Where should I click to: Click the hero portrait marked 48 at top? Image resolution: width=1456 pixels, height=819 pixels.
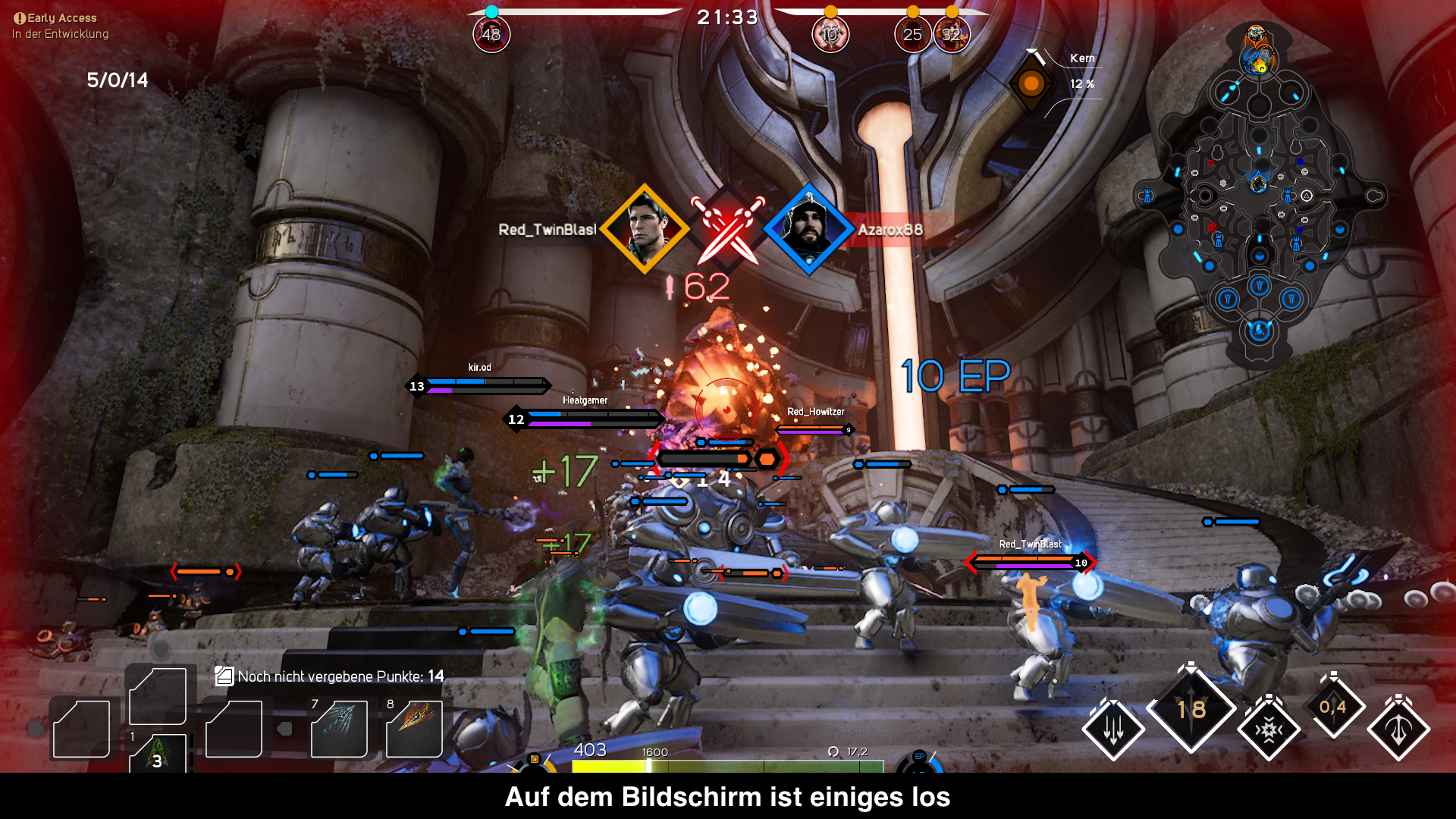(x=491, y=34)
